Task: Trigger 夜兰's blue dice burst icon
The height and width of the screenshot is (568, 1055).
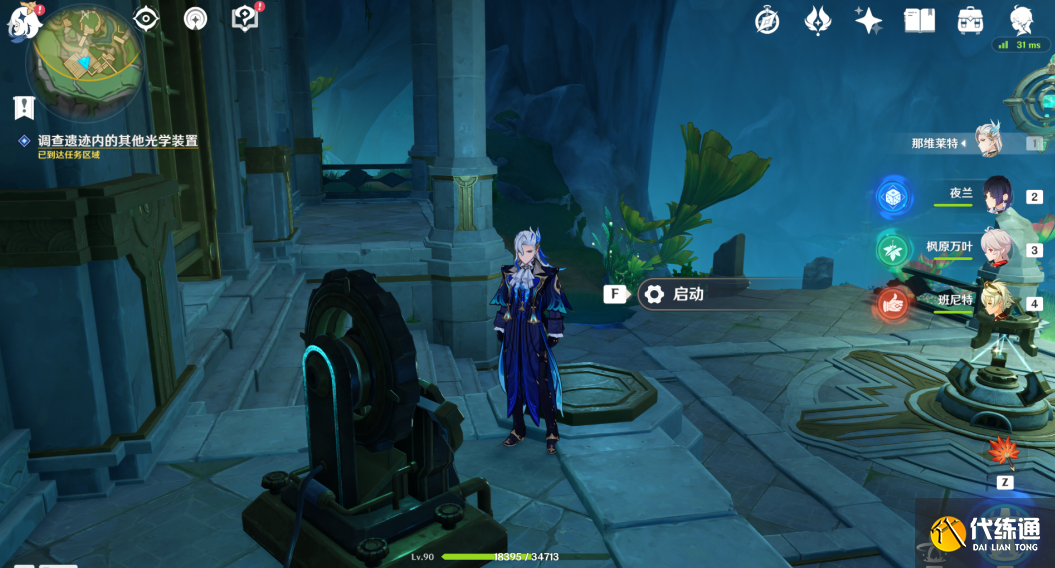Action: point(893,196)
